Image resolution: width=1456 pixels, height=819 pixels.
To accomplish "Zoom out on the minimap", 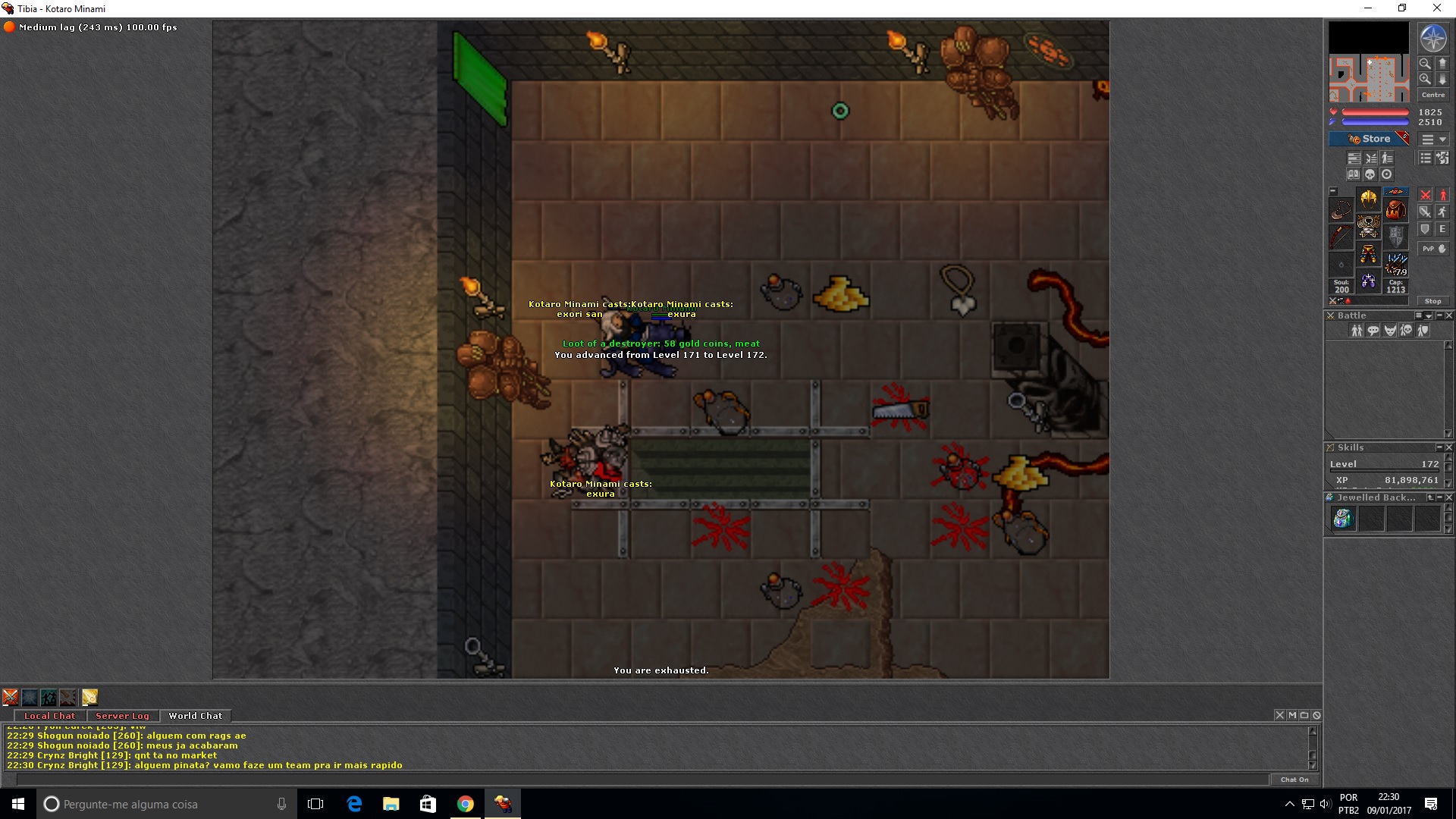I will coord(1425,64).
